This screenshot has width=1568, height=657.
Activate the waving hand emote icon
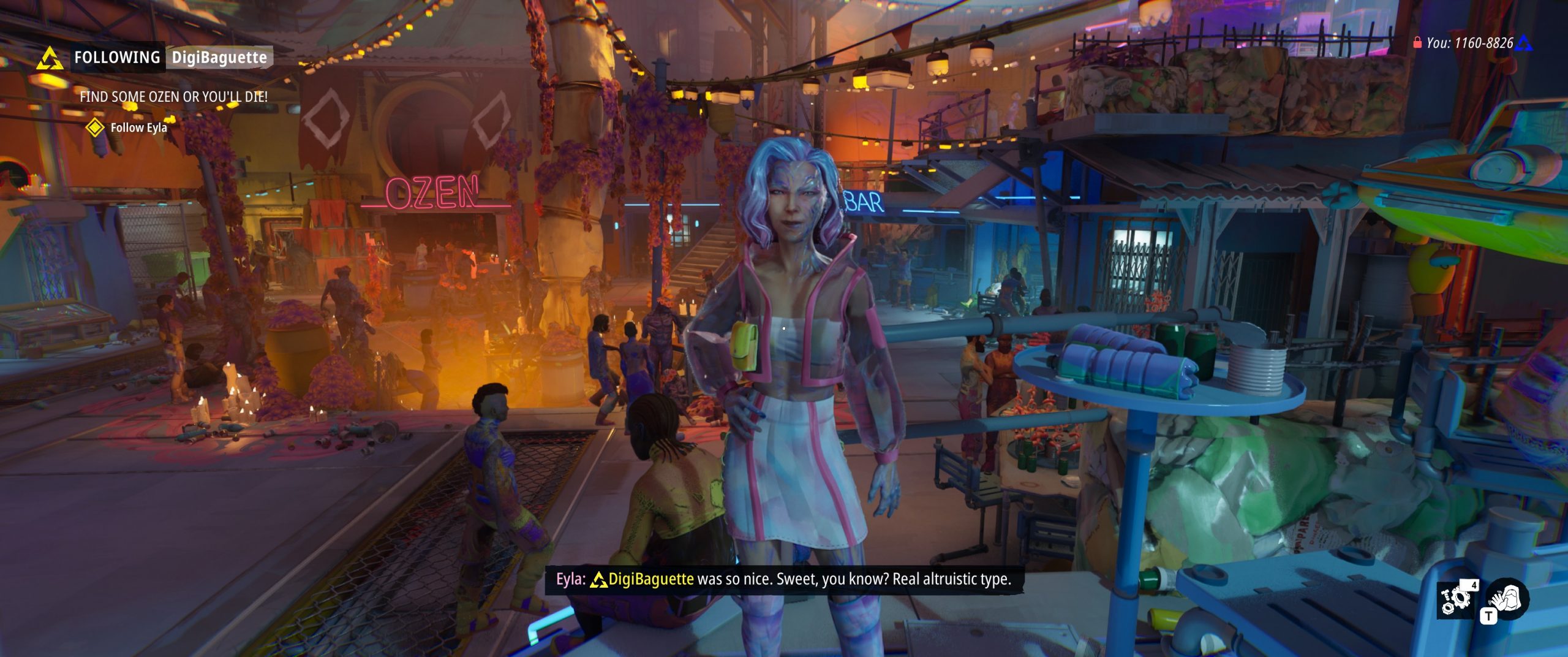pos(1508,598)
